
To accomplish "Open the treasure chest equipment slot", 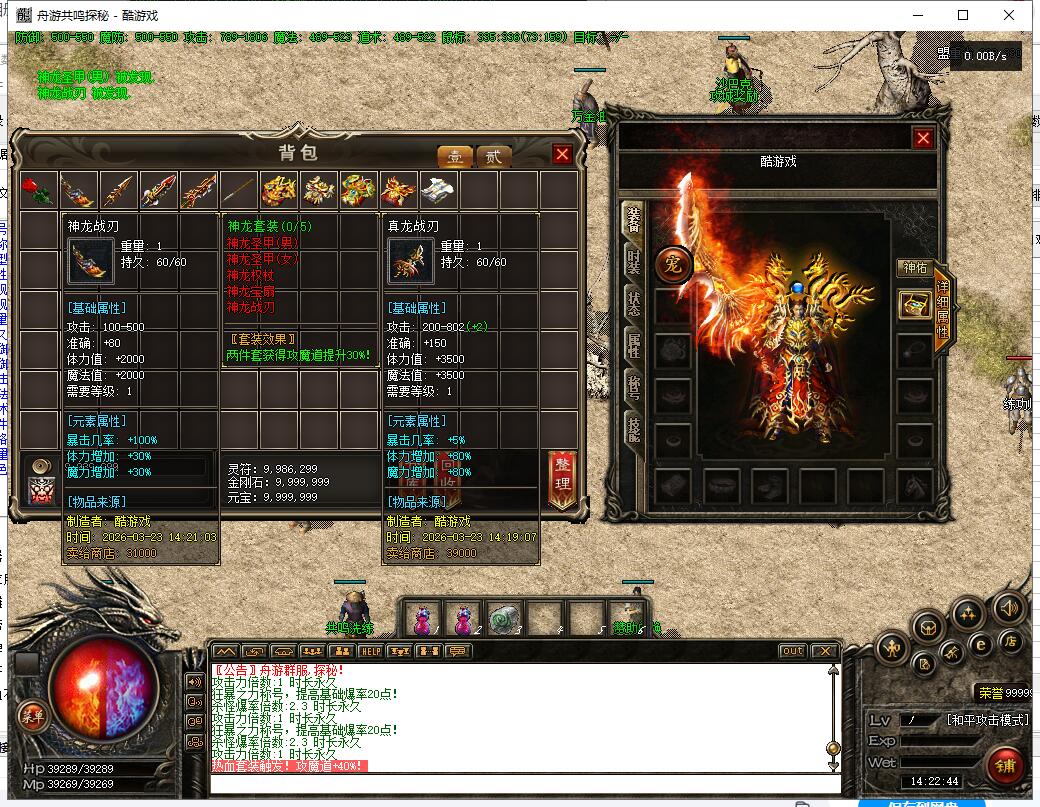I will [914, 305].
